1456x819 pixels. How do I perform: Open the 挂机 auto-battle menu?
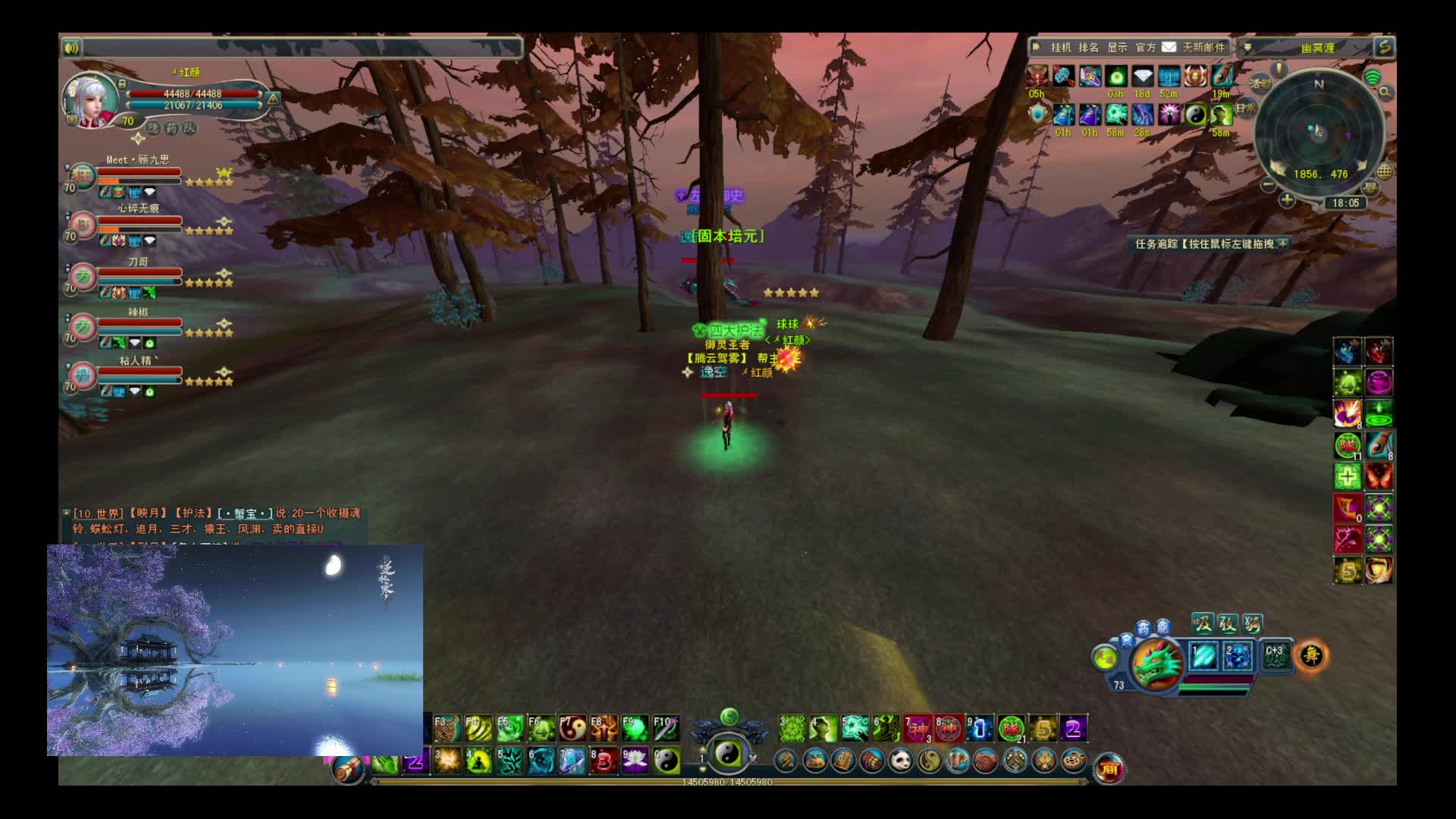coord(1060,48)
